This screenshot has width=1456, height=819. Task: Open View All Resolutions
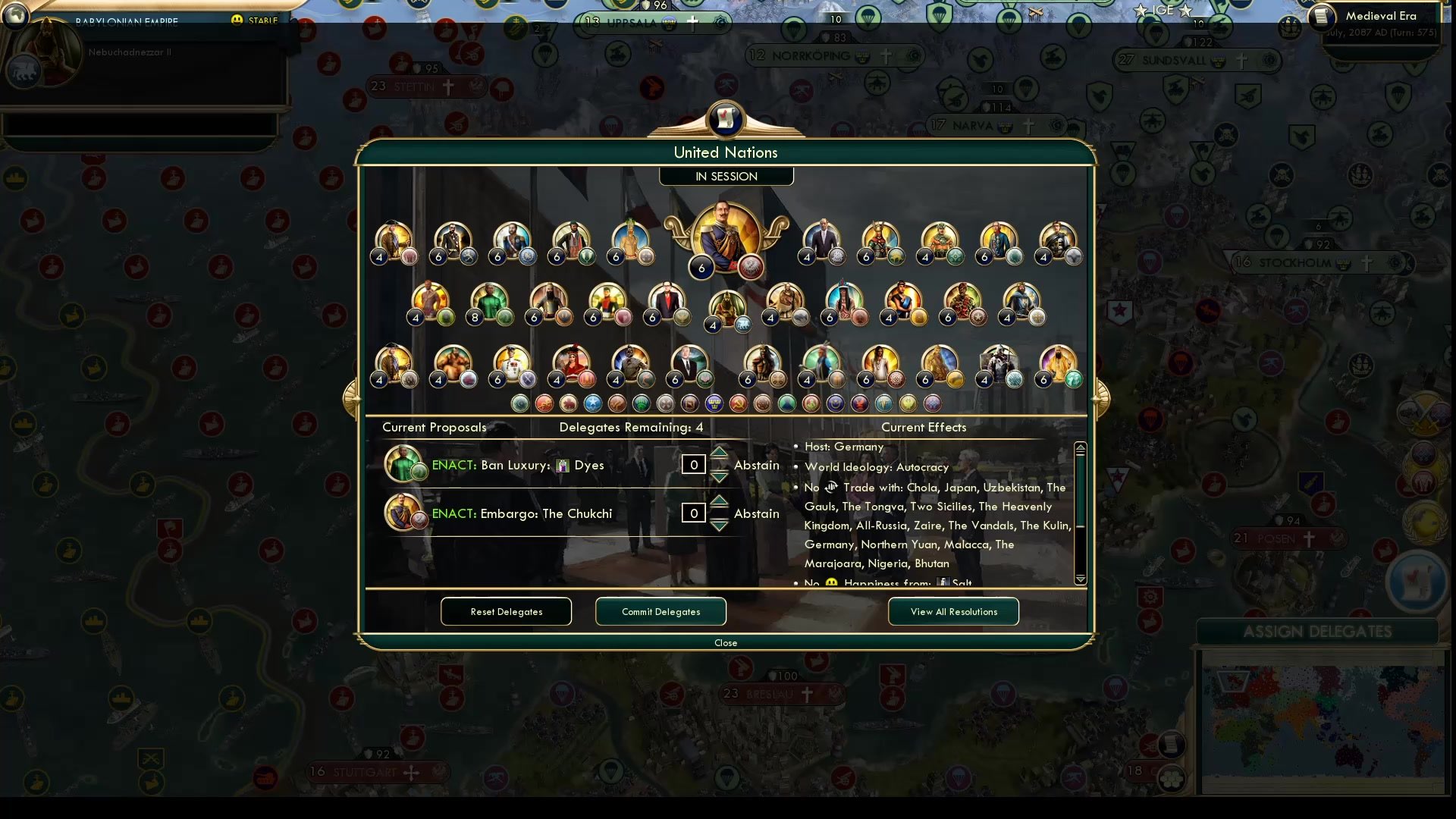coord(953,611)
